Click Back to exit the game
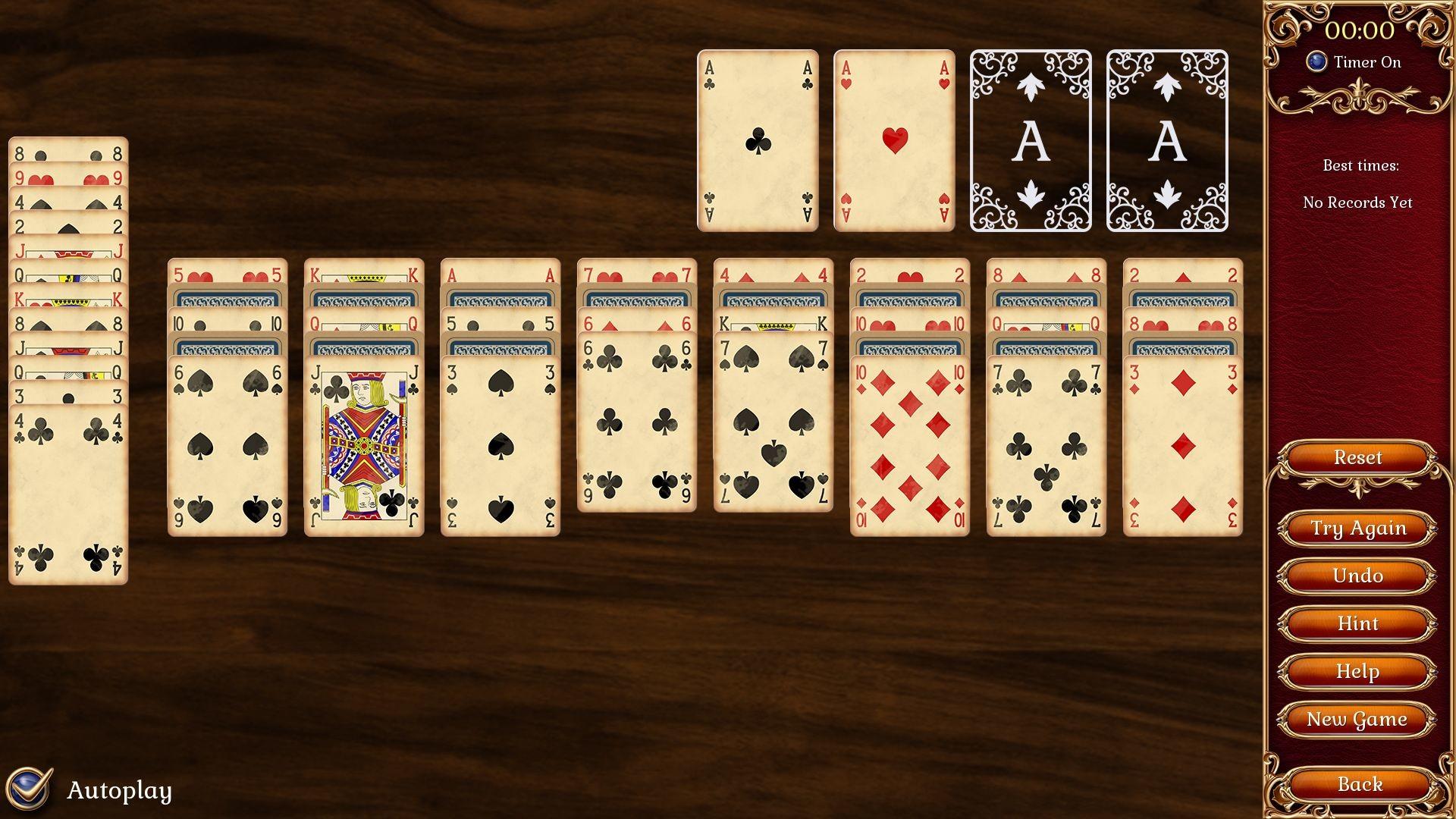The height and width of the screenshot is (819, 1456). pos(1358,783)
